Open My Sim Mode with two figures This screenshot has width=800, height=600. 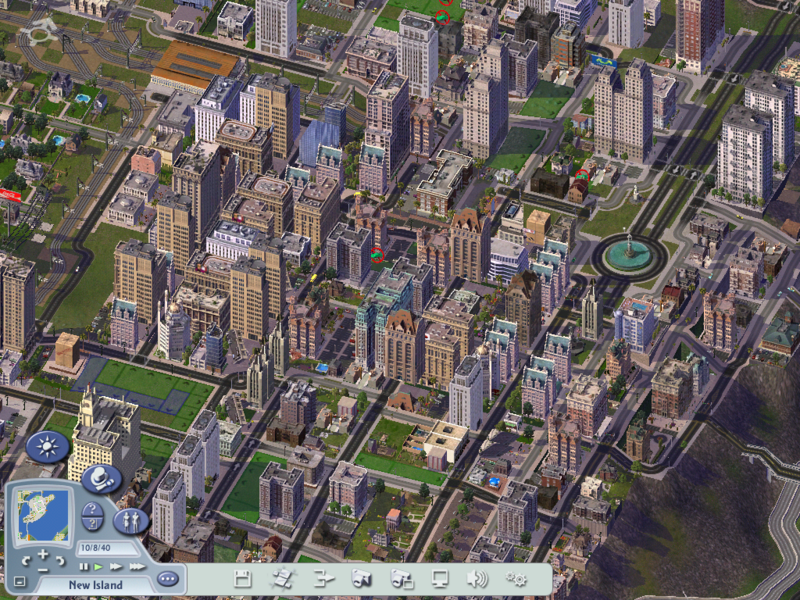[131, 520]
